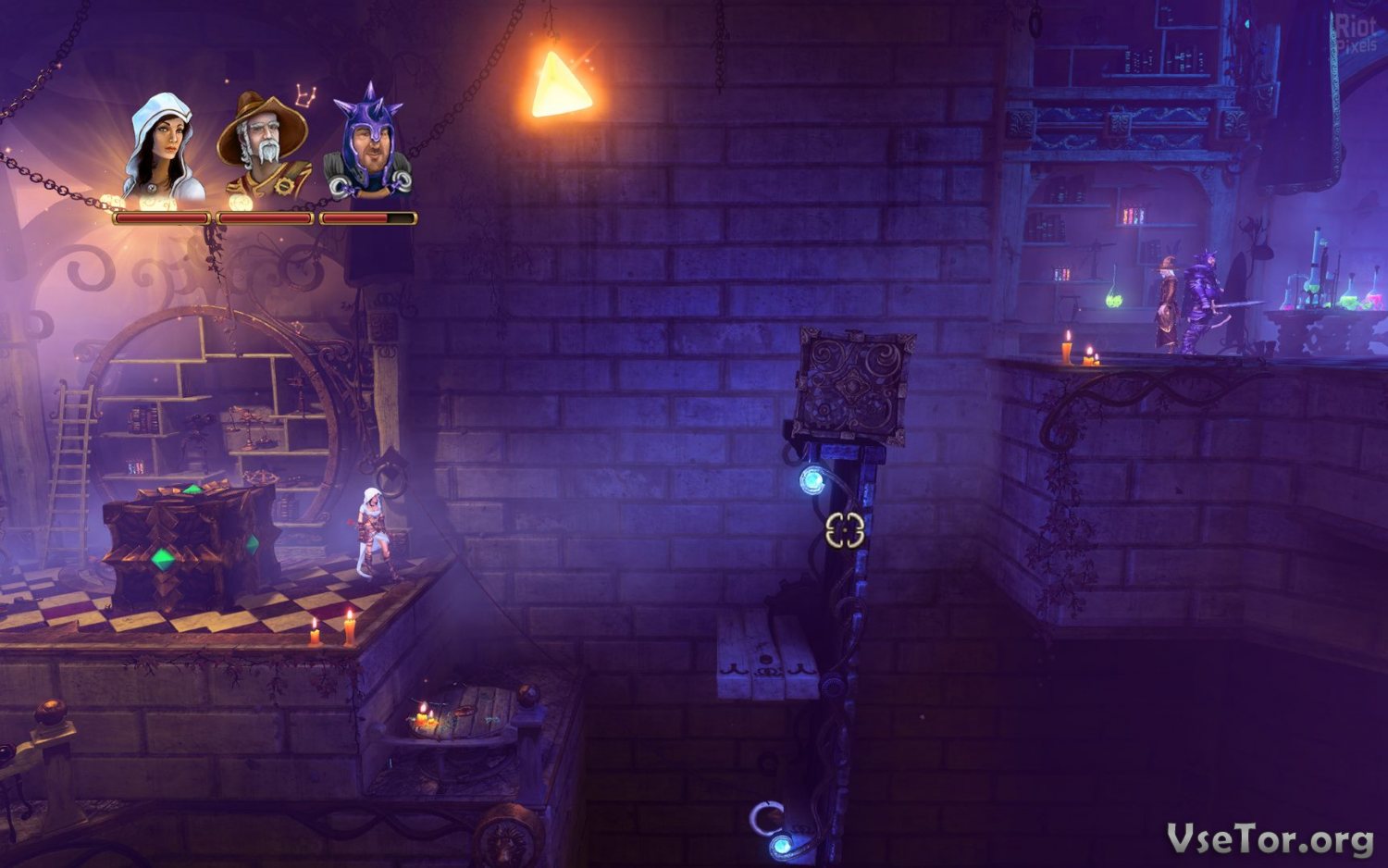
Task: Switch to the bearded wizard portrait
Action: tap(266, 146)
